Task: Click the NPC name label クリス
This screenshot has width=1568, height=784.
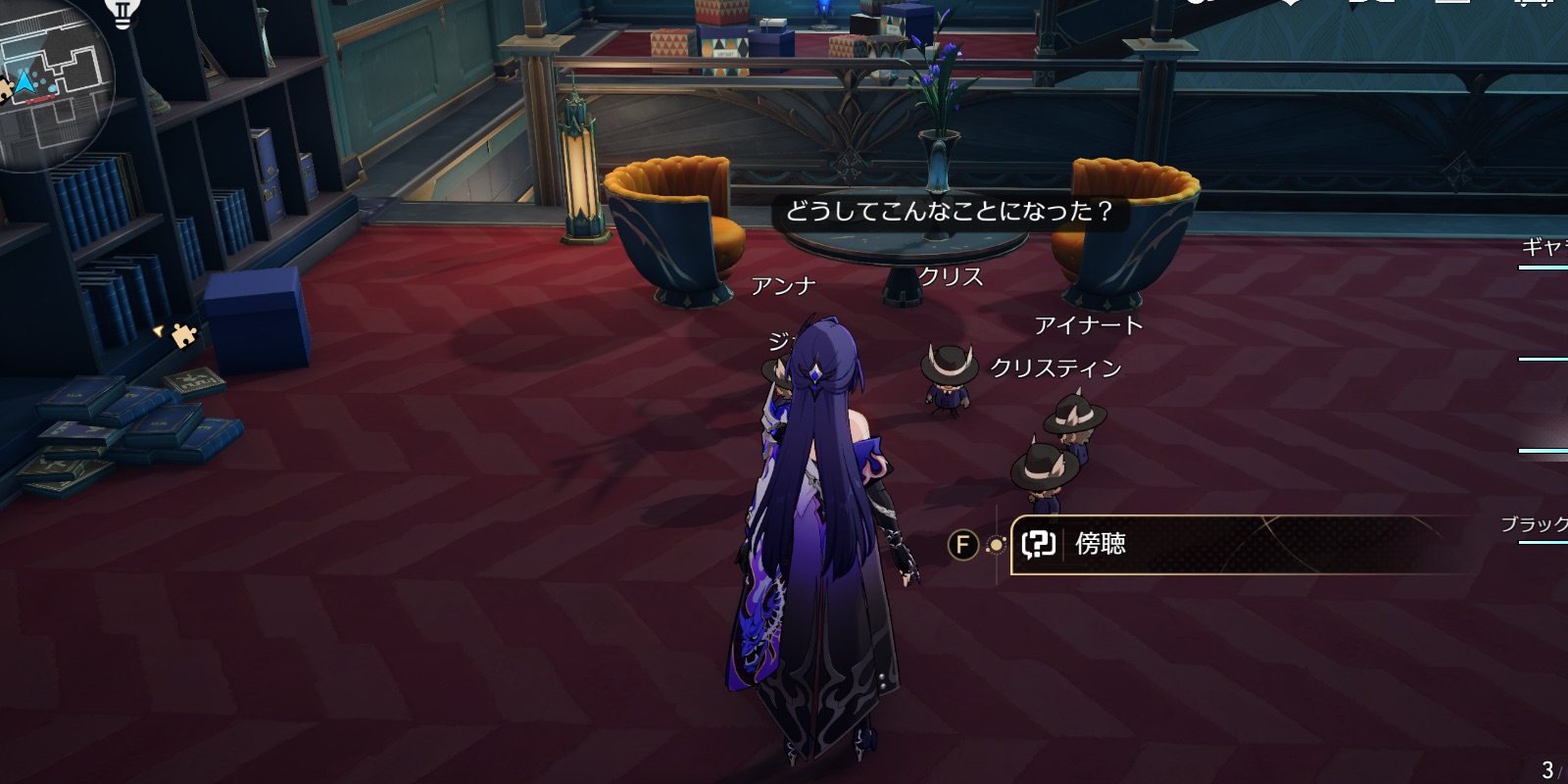Action: [x=950, y=277]
